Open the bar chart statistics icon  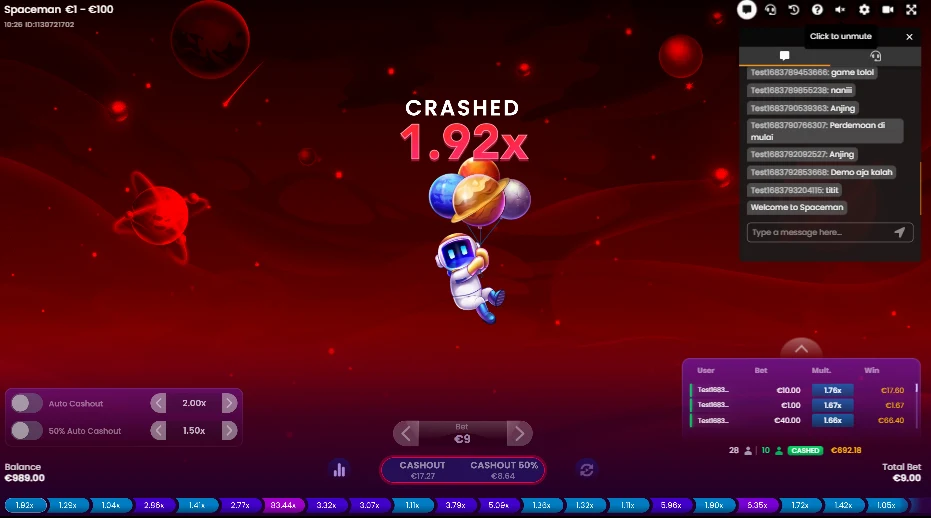(339, 469)
